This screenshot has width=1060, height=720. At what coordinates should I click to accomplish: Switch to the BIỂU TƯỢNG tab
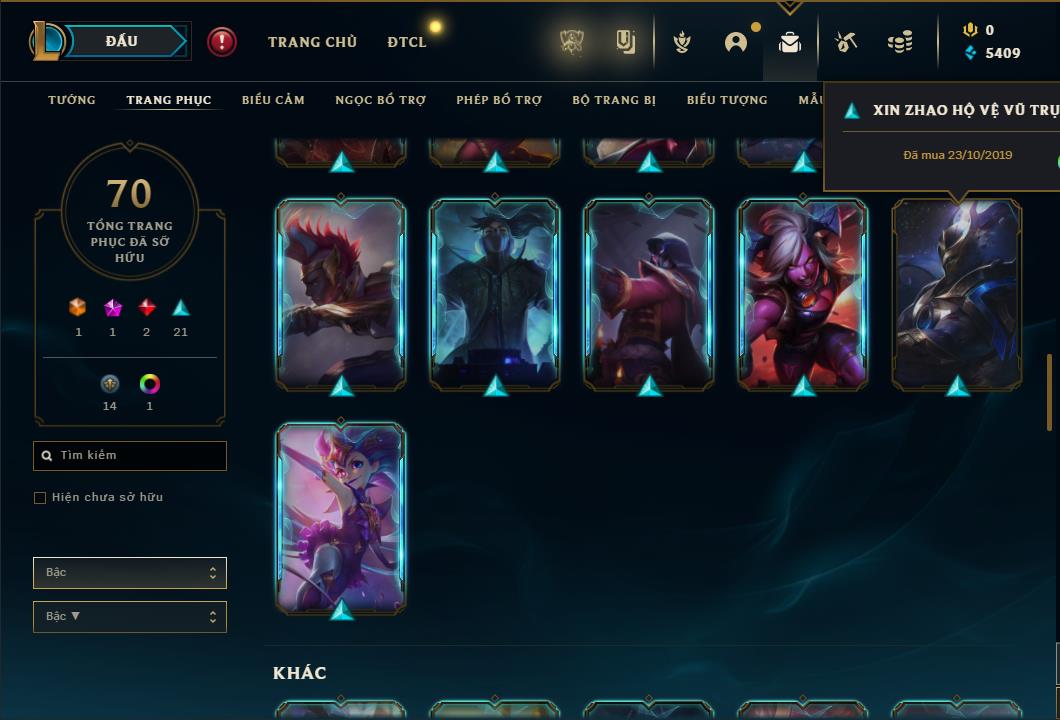point(727,100)
